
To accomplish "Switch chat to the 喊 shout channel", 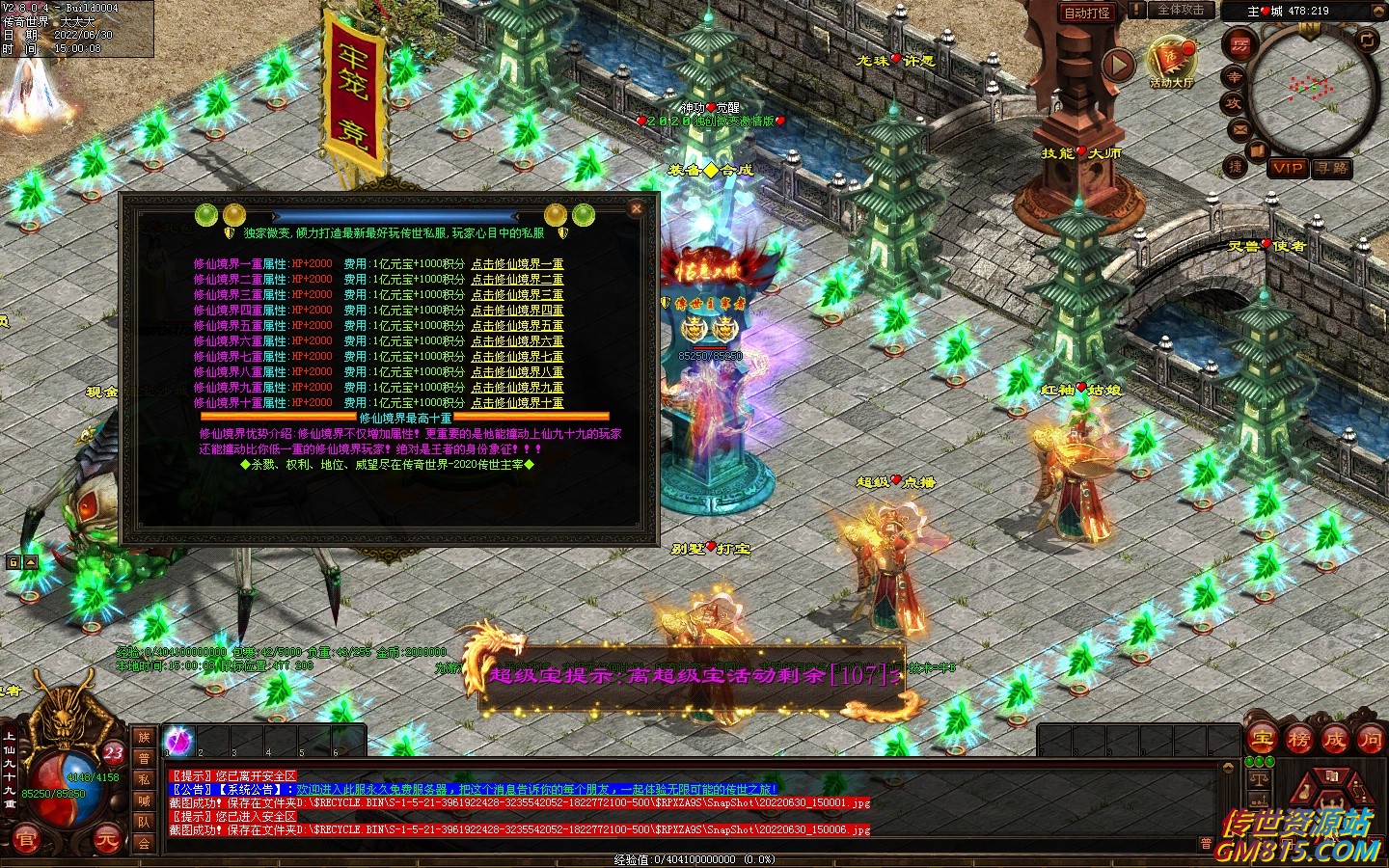I will 144,800.
